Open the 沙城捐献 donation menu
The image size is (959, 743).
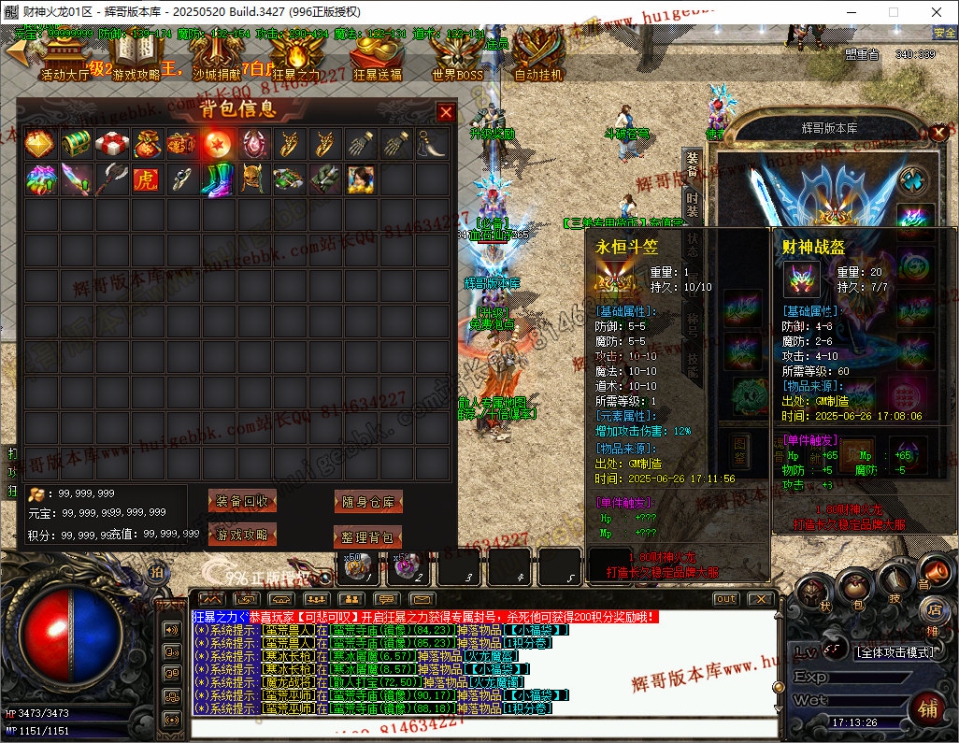[216, 56]
